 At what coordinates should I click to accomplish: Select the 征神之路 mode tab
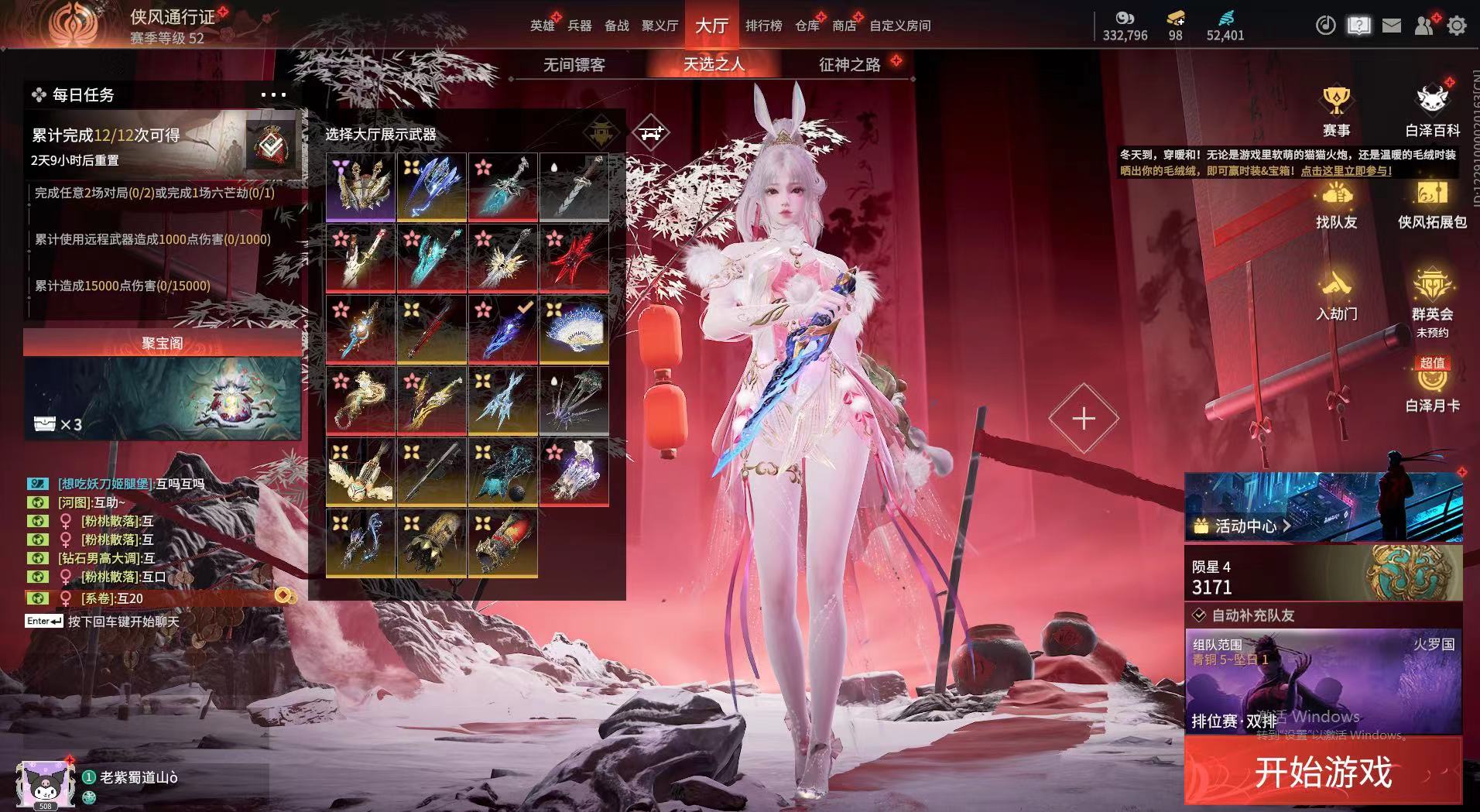[849, 65]
